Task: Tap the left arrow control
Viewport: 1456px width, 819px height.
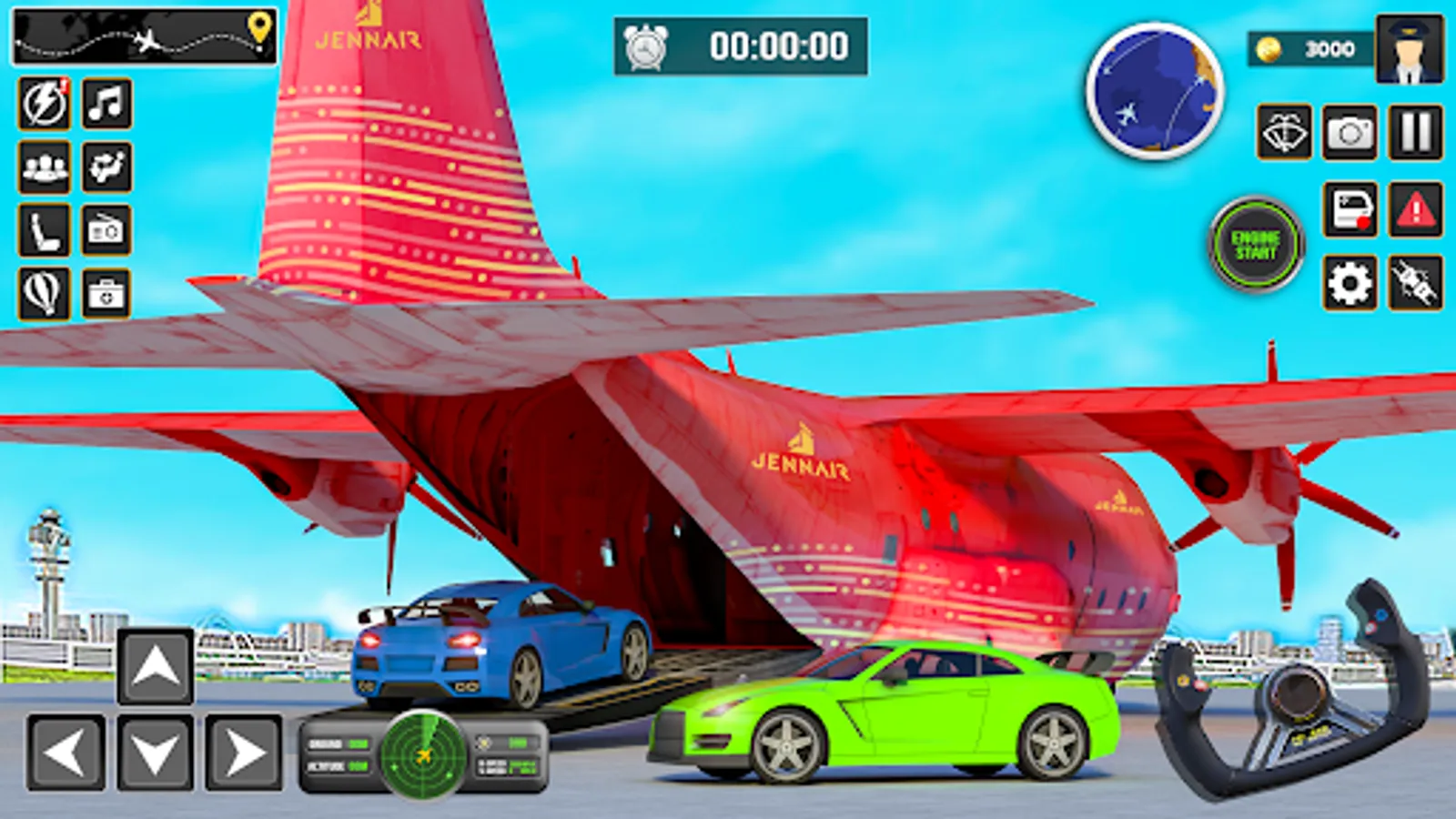Action: 66,753
